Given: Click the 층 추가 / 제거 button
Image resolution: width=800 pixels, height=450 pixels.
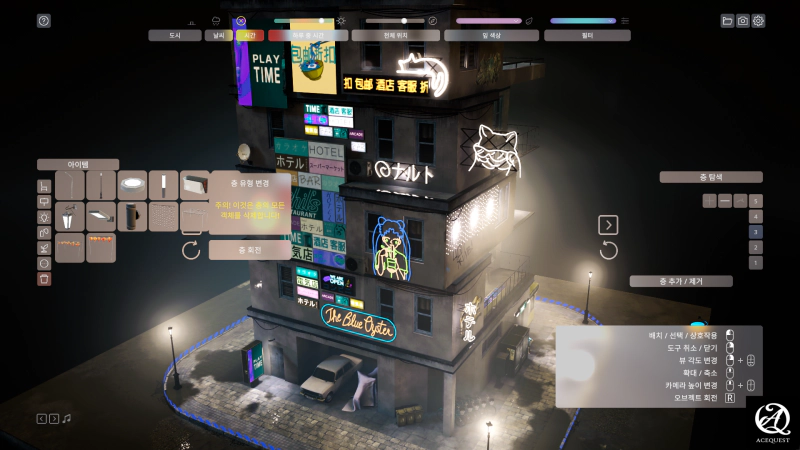Looking at the screenshot, I should coord(681,281).
